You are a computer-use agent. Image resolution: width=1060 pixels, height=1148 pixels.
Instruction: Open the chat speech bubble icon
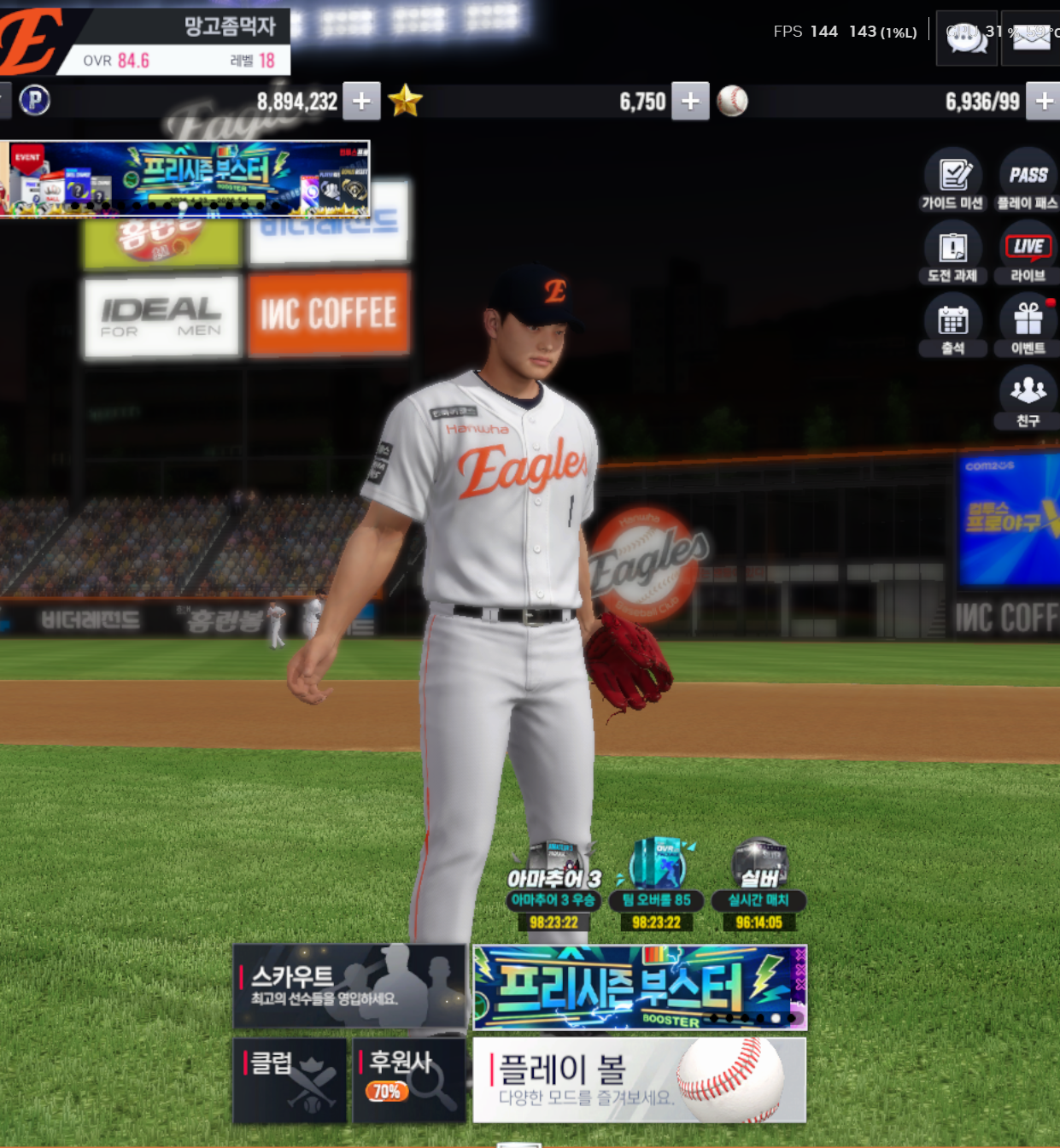pyautogui.click(x=967, y=38)
